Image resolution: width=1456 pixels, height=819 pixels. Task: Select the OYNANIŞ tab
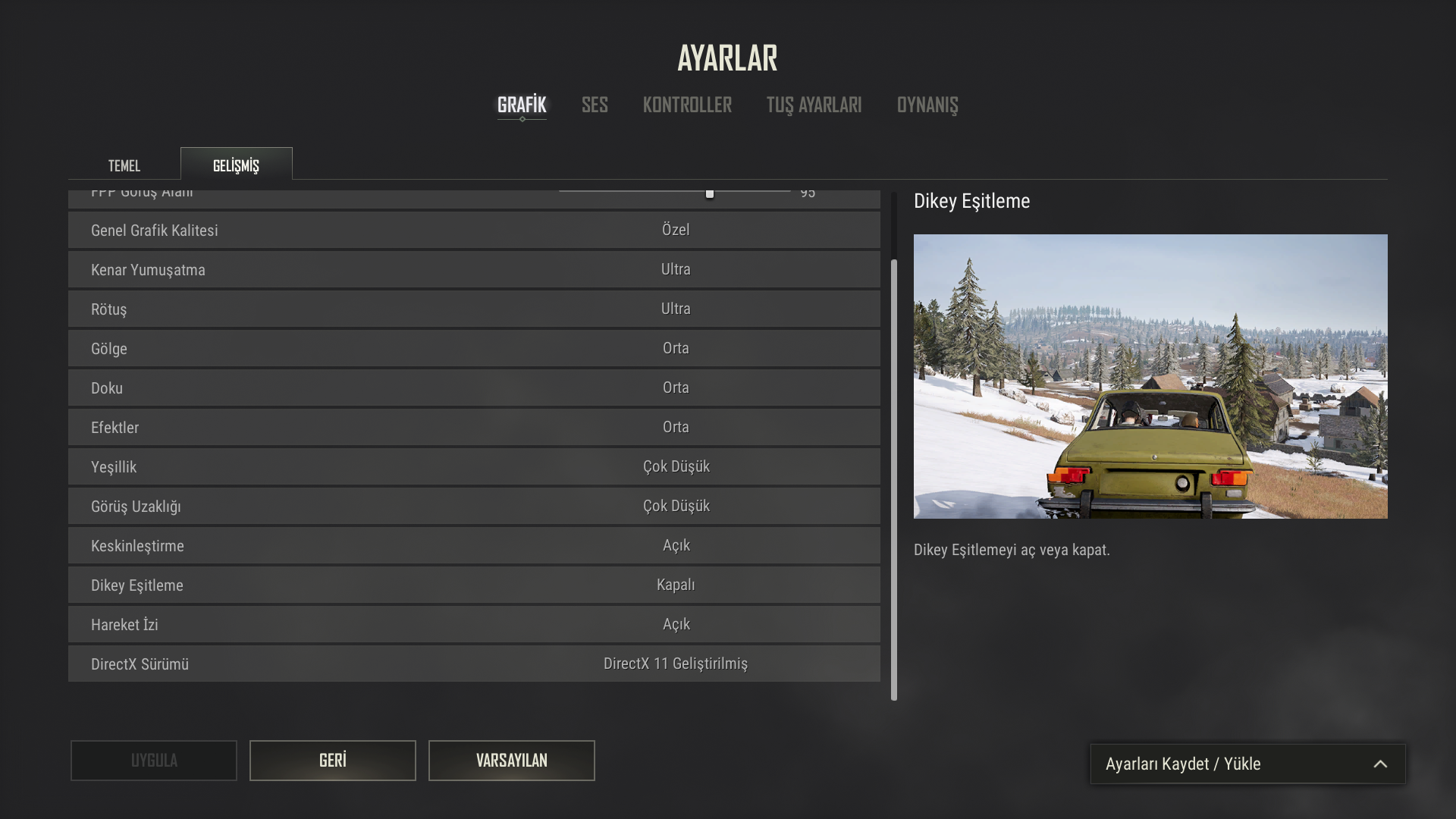tap(927, 105)
